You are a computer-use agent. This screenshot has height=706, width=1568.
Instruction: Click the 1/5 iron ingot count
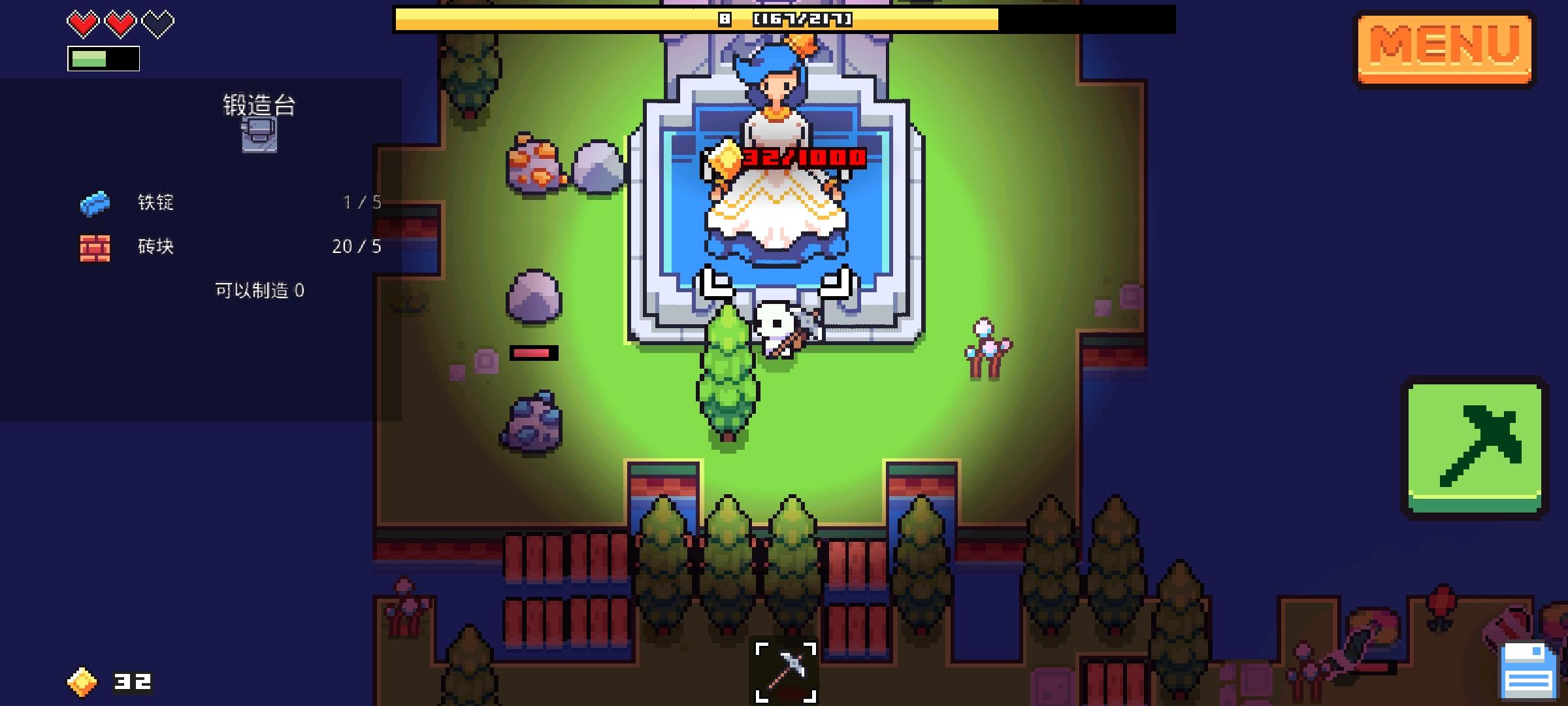tap(361, 203)
